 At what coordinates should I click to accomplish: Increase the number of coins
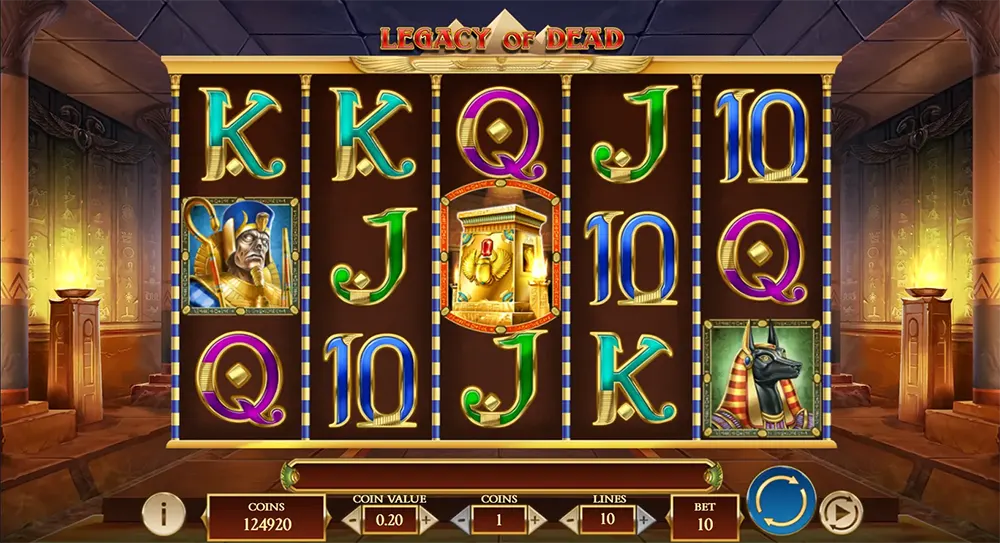533,519
